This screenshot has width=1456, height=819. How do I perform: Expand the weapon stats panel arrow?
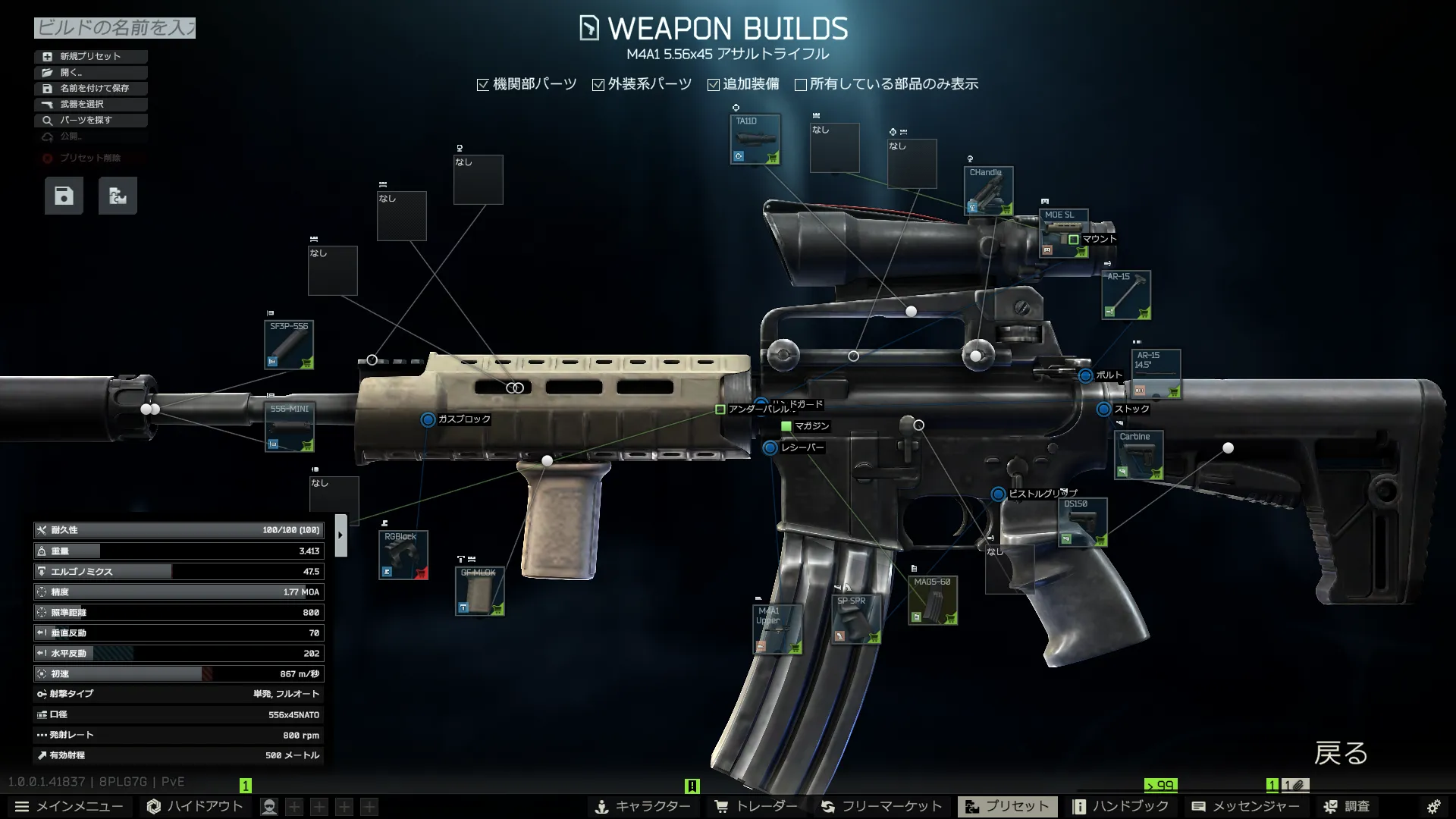(340, 535)
